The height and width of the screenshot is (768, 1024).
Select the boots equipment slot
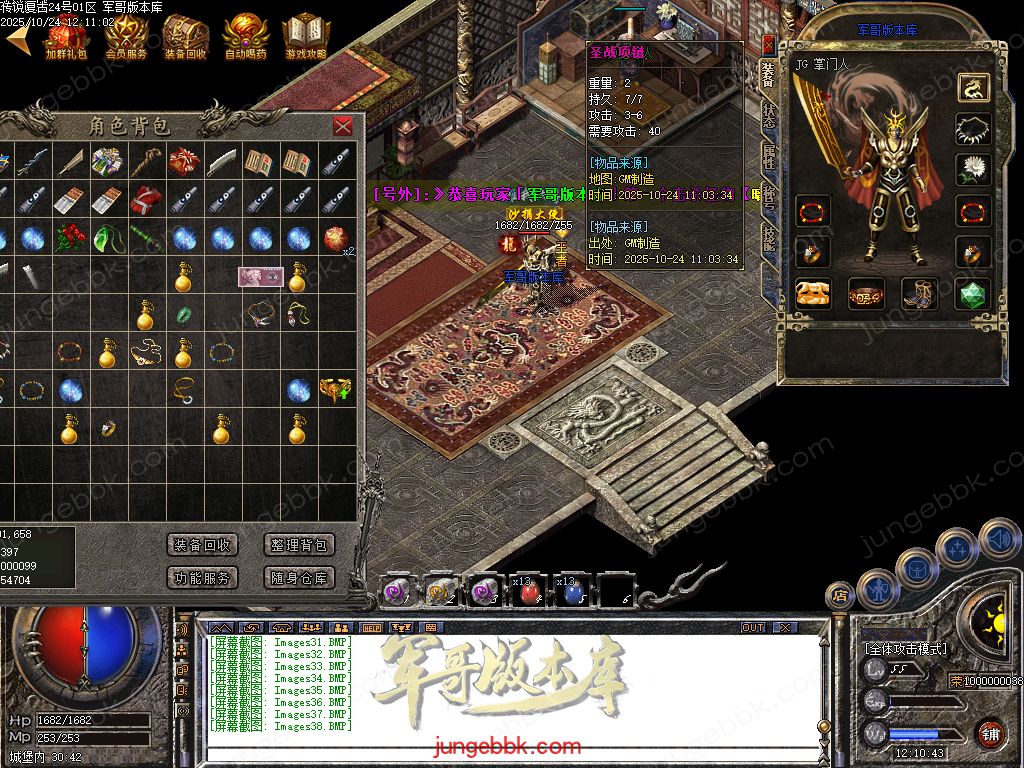click(x=919, y=294)
